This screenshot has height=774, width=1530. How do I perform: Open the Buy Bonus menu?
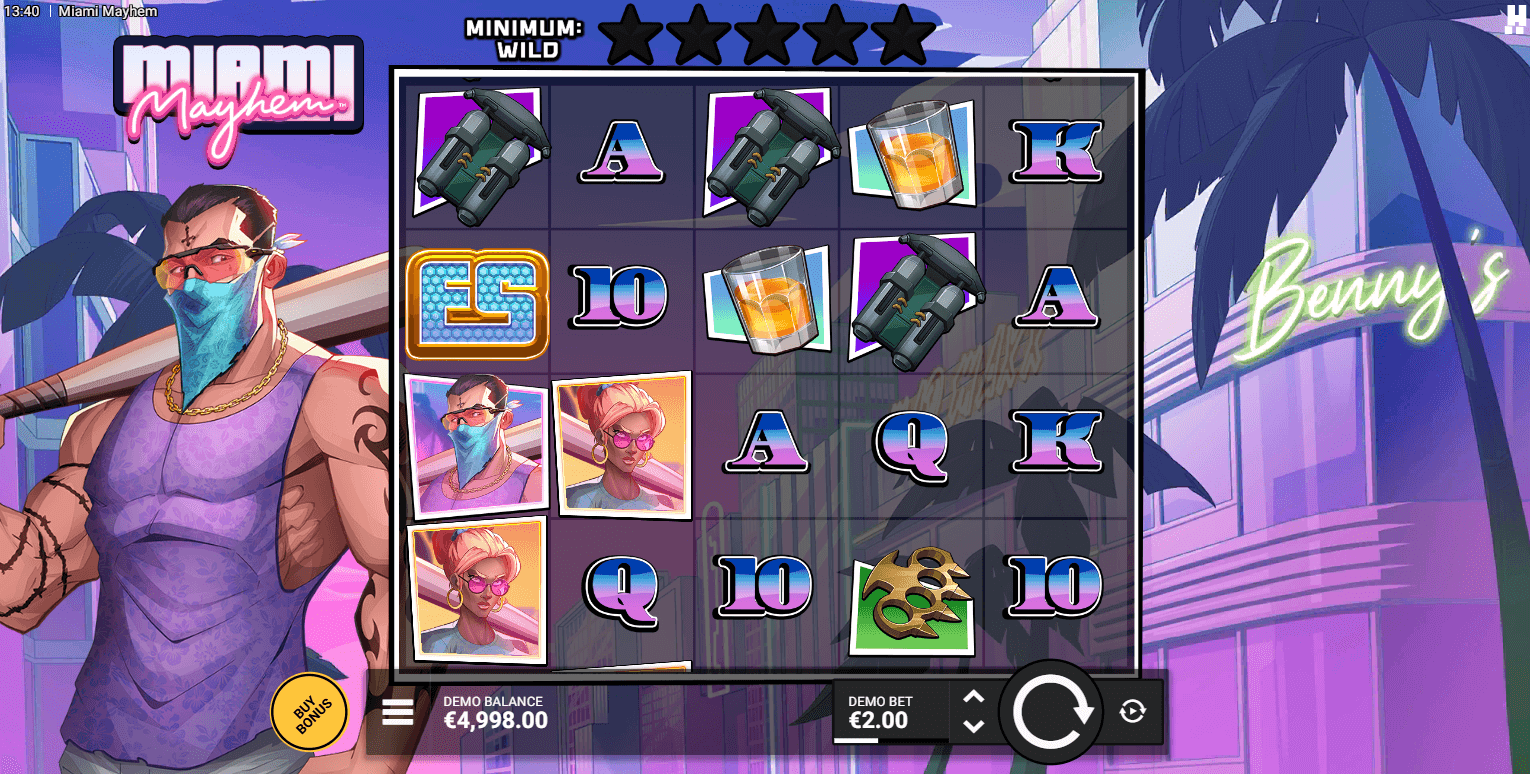(309, 711)
